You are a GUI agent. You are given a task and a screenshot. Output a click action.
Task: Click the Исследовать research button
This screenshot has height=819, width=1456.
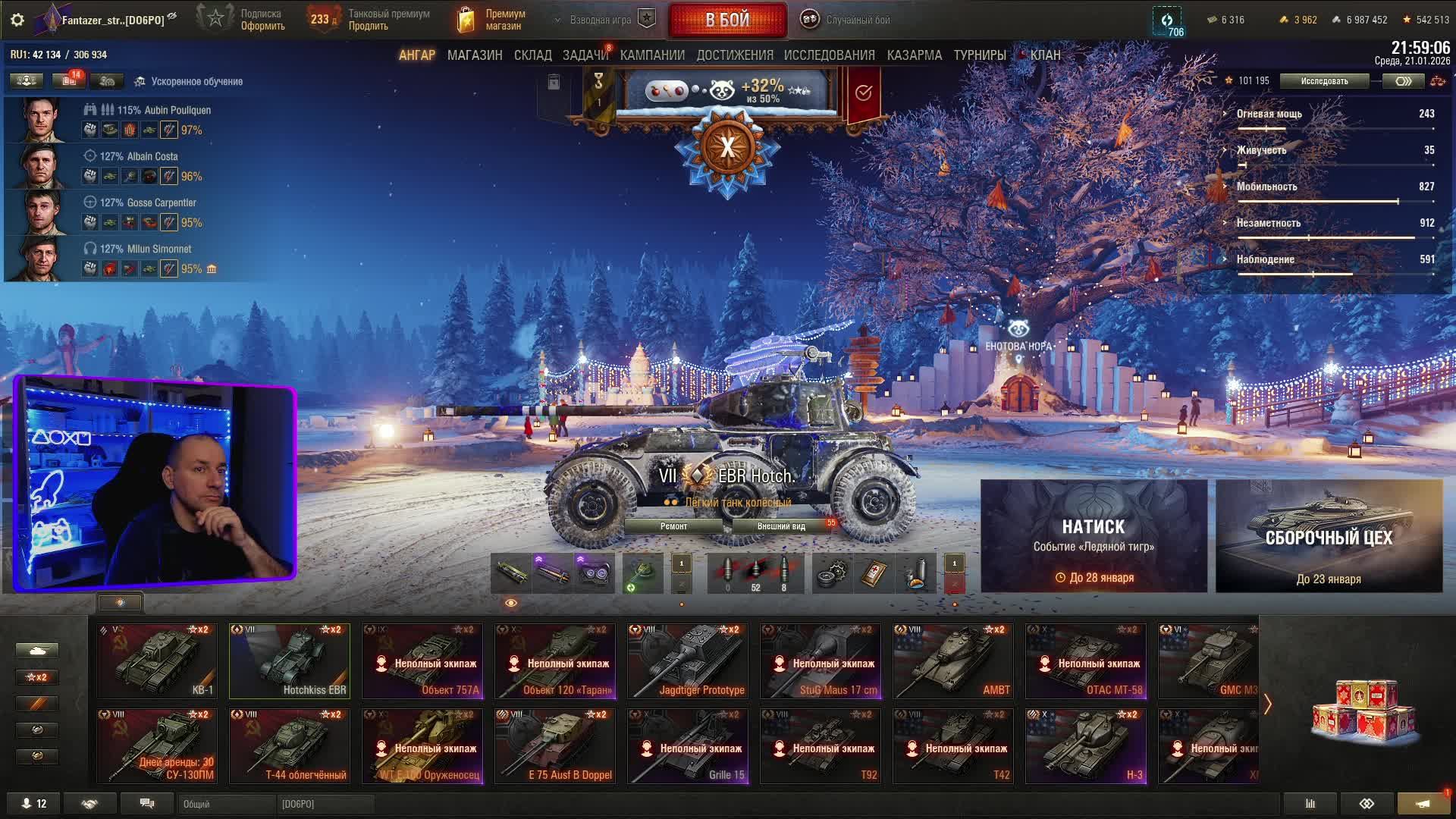pos(1324,81)
